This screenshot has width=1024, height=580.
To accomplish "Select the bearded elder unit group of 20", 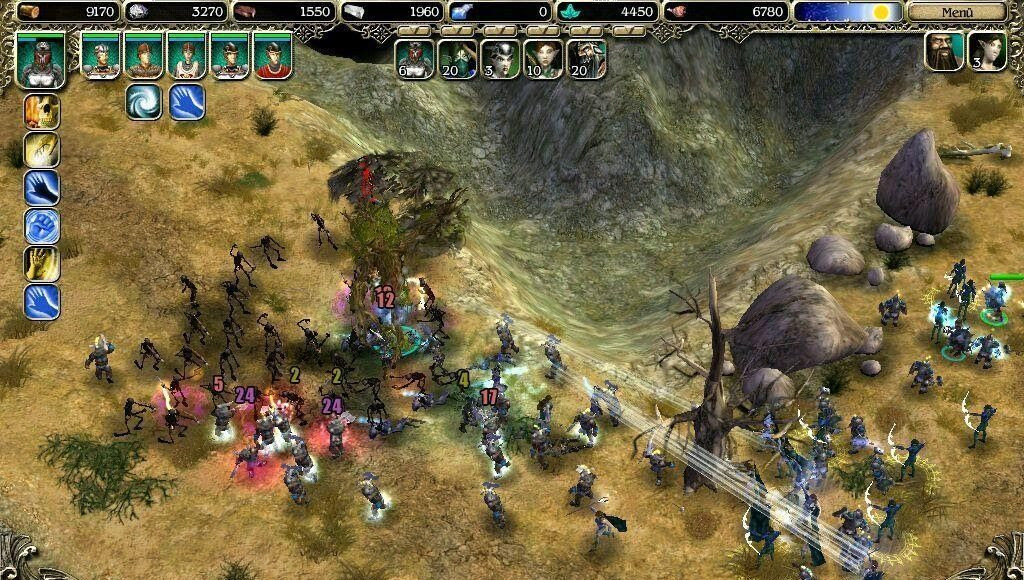I will click(586, 59).
